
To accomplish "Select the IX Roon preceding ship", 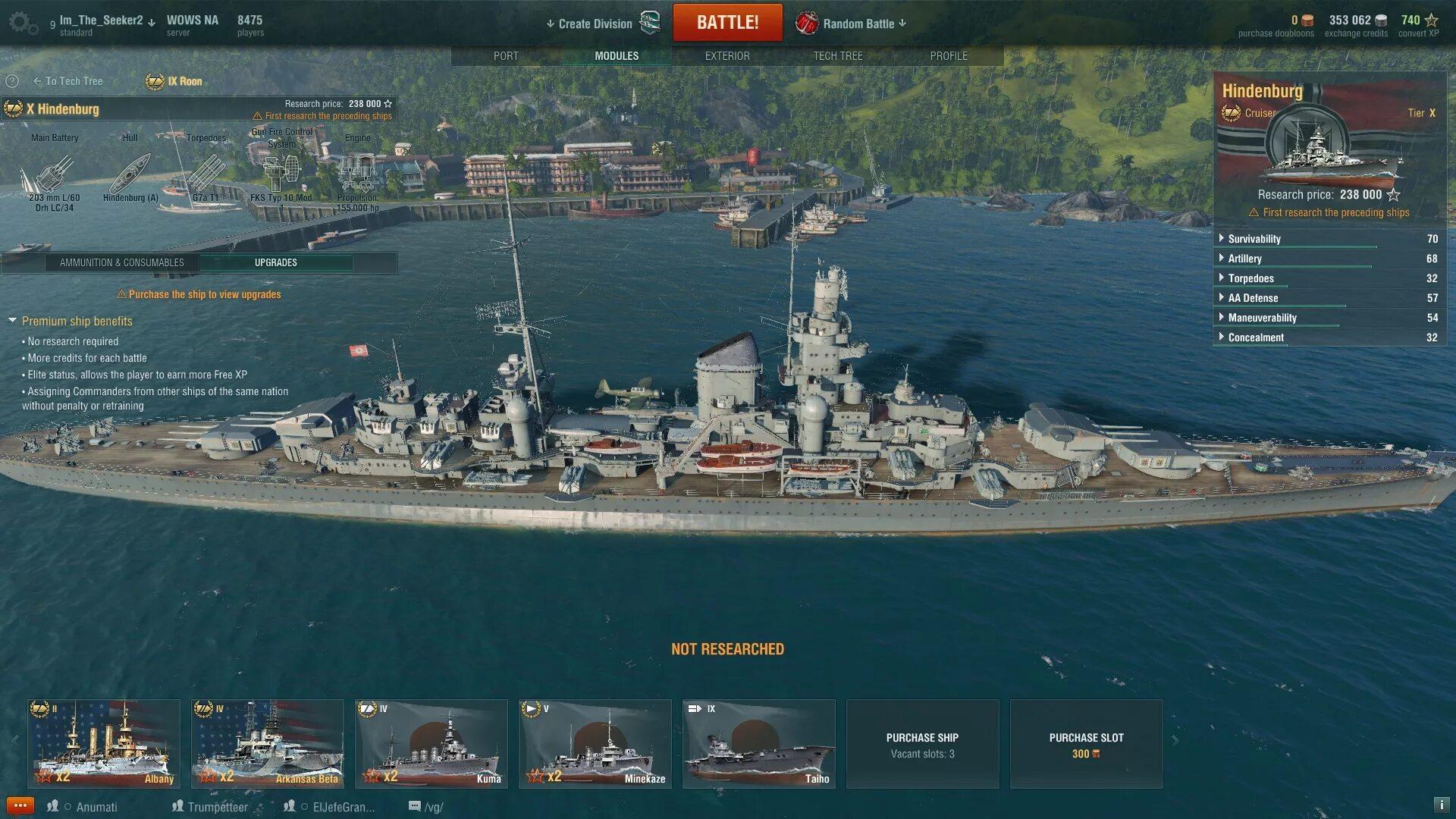I will point(175,81).
